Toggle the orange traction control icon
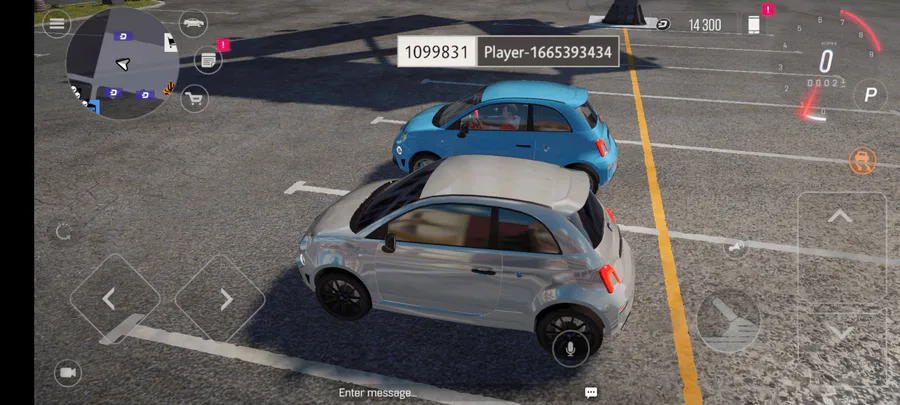The image size is (900, 405). (861, 159)
